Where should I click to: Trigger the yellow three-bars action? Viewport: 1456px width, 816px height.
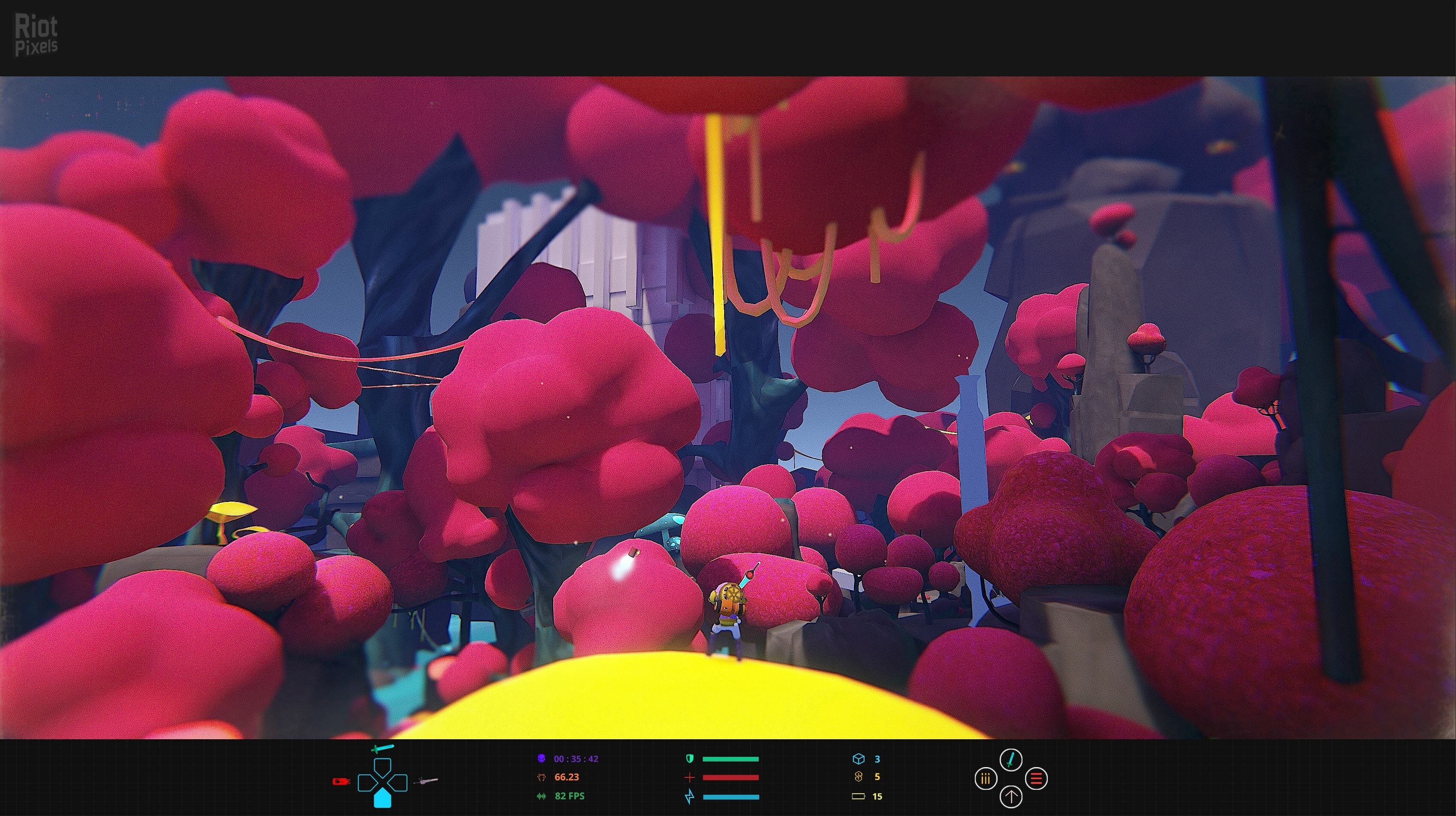tap(986, 779)
